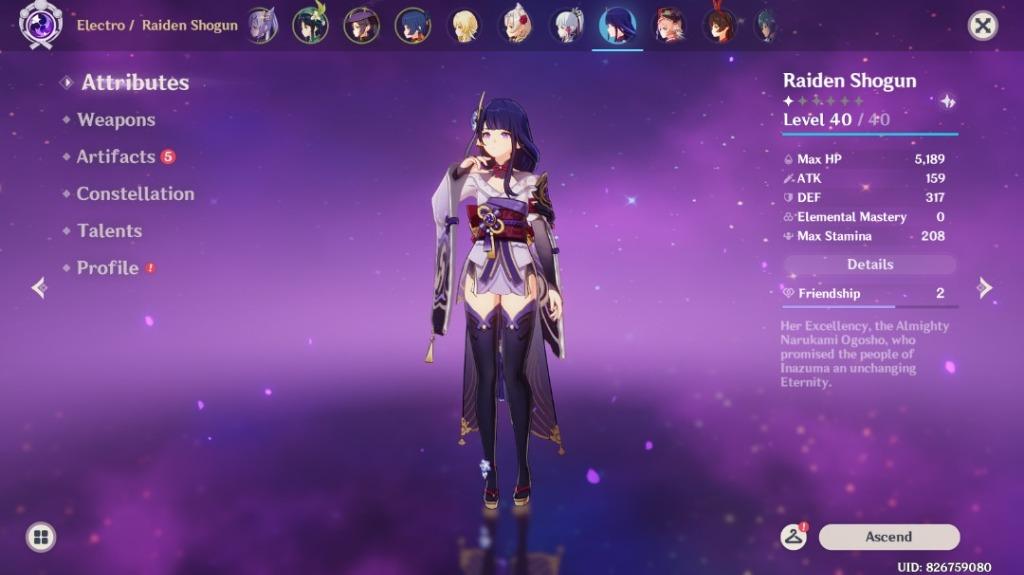Viewport: 1024px width, 575px height.
Task: Close the character screen
Action: (x=983, y=26)
